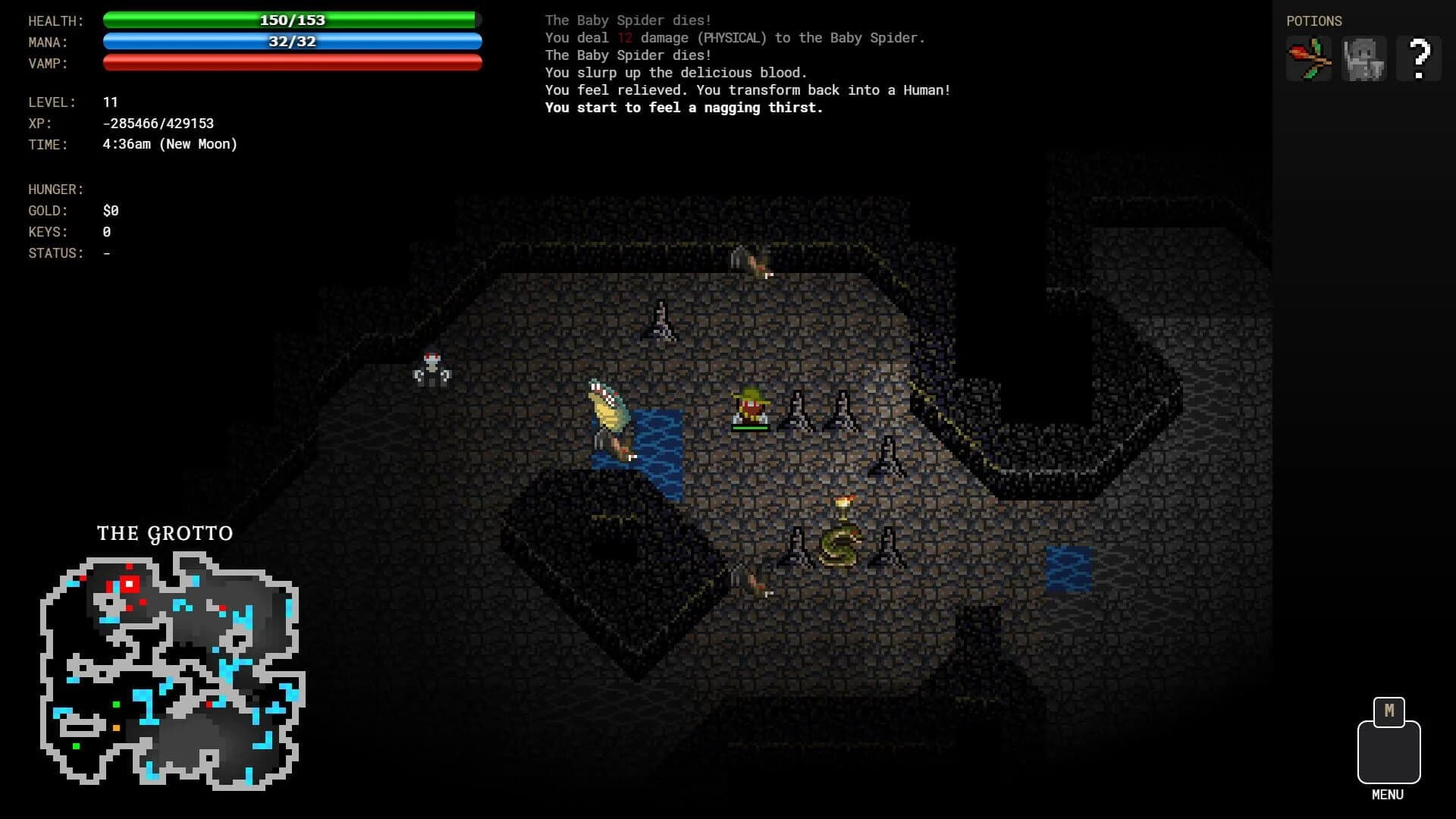
Task: Click the white spider sprite on the left
Action: tap(432, 372)
